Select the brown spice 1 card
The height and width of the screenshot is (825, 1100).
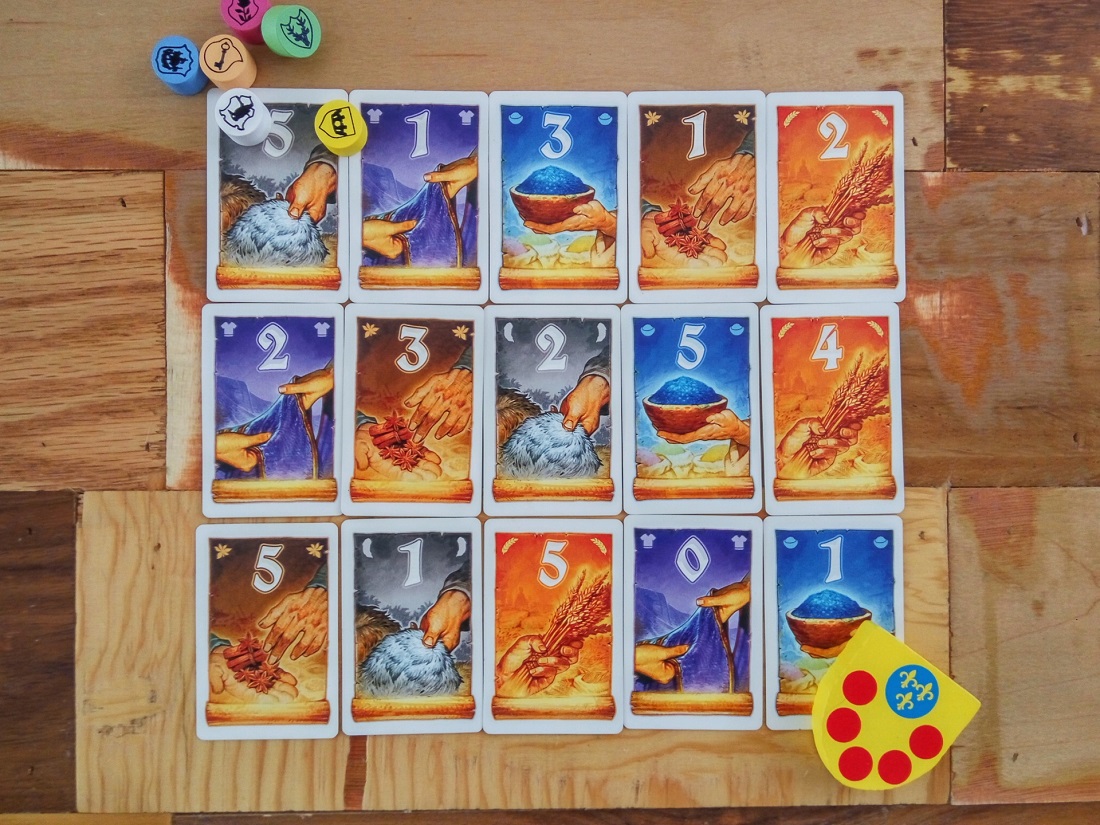tap(697, 195)
